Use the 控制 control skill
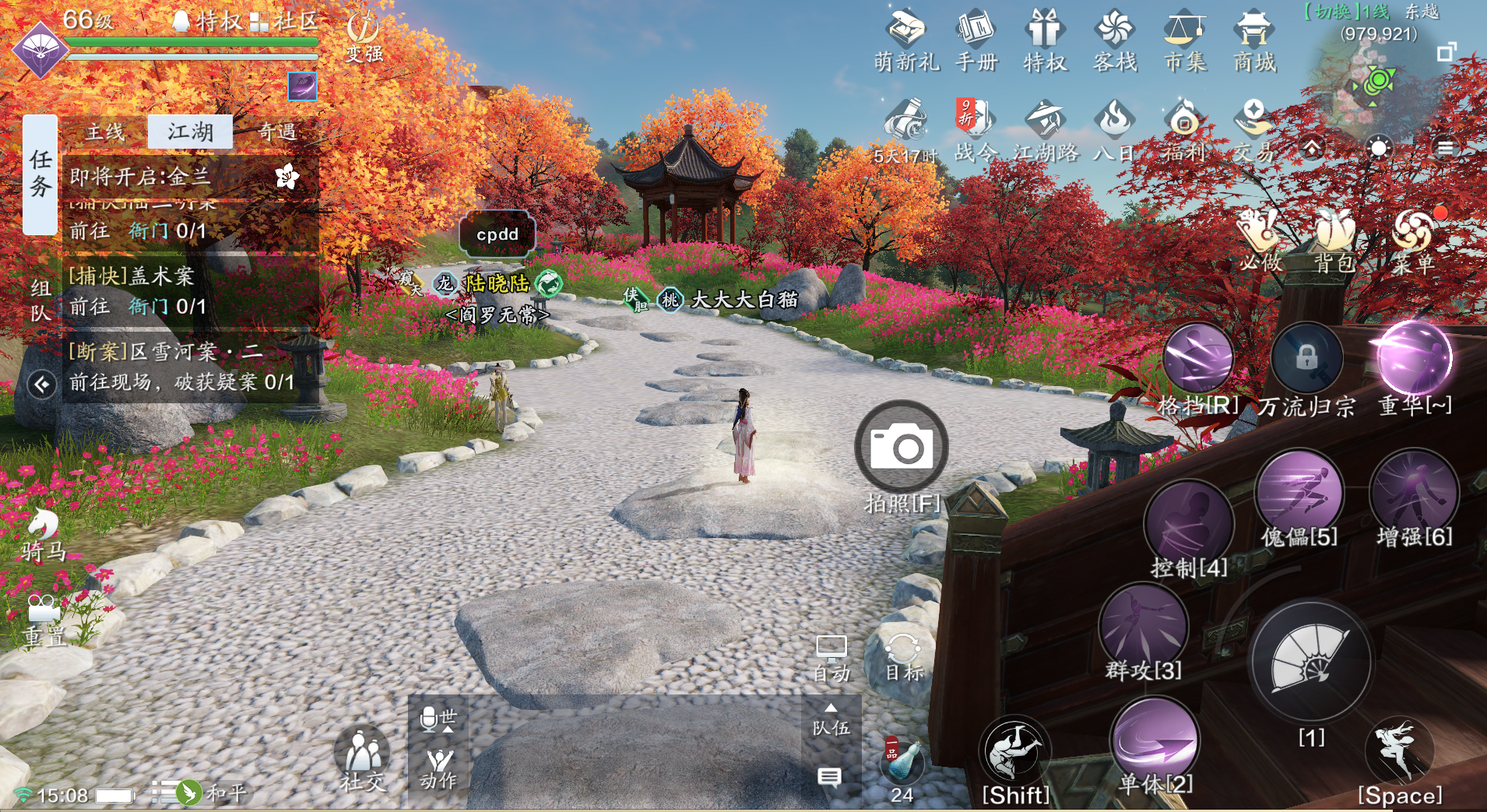 pyautogui.click(x=1189, y=523)
